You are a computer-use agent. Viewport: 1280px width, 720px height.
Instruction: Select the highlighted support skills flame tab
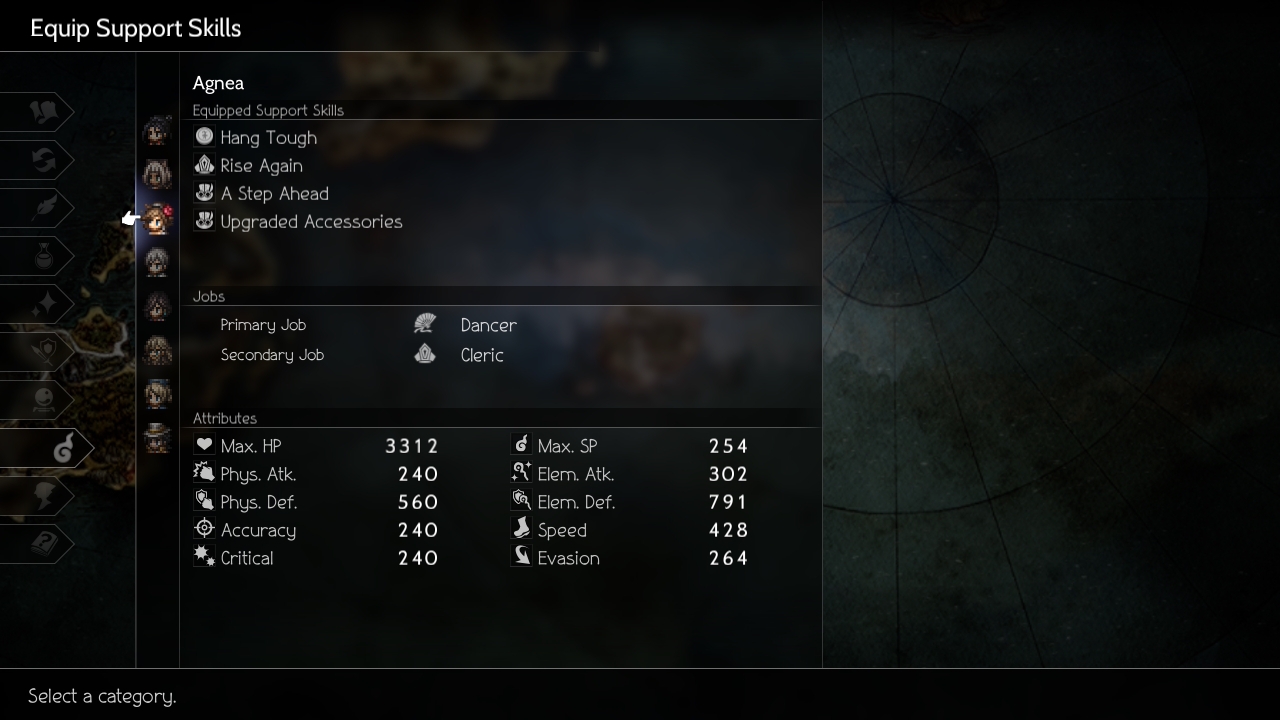coord(60,449)
